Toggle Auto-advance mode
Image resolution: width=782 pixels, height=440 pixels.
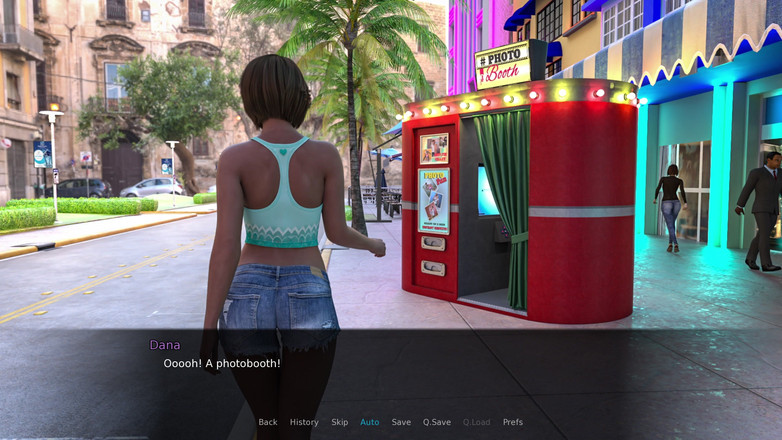tap(370, 422)
